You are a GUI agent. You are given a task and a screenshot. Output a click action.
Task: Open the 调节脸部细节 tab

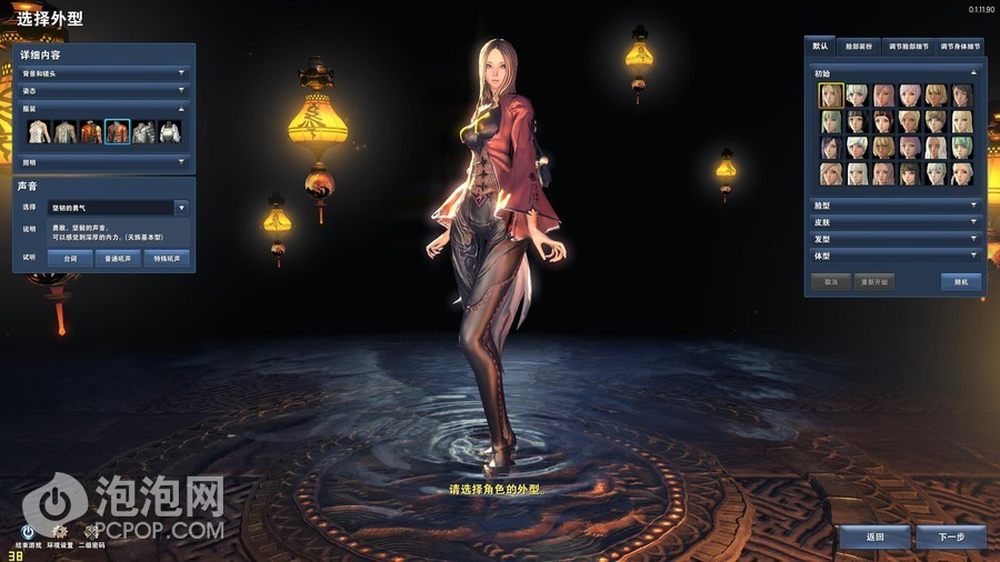pos(908,46)
